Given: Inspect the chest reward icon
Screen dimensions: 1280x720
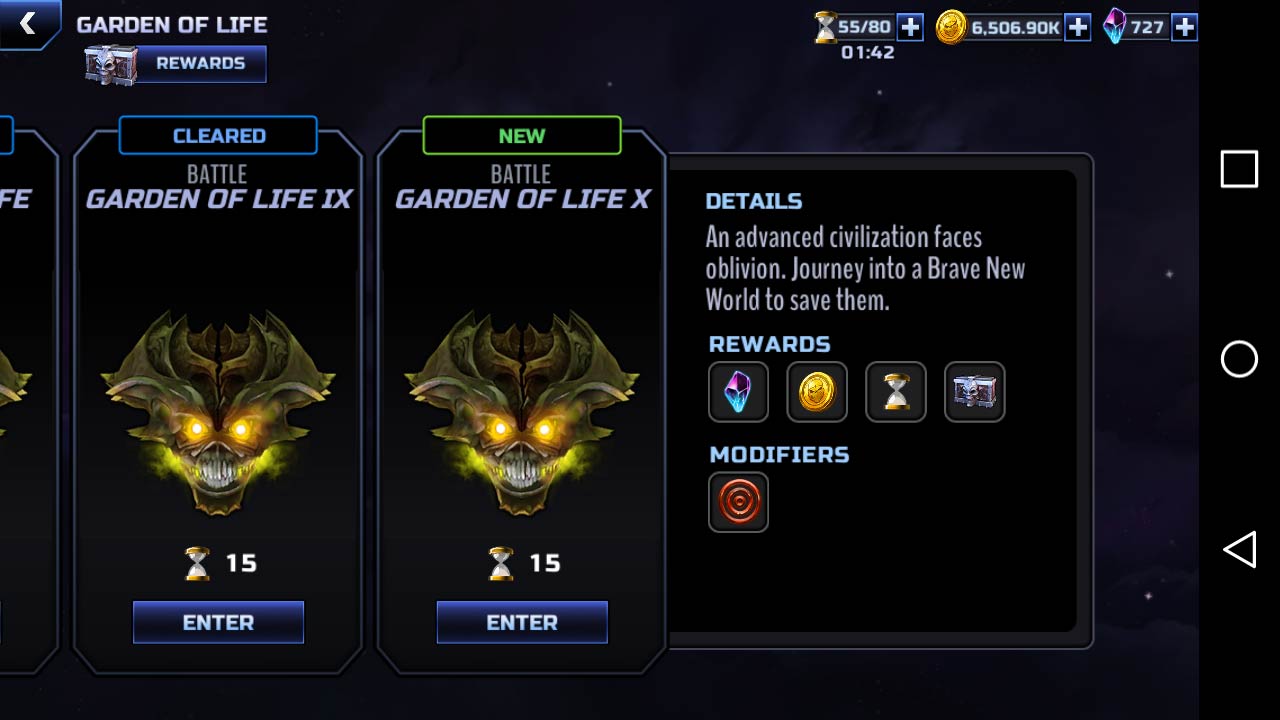Looking at the screenshot, I should pos(975,392).
